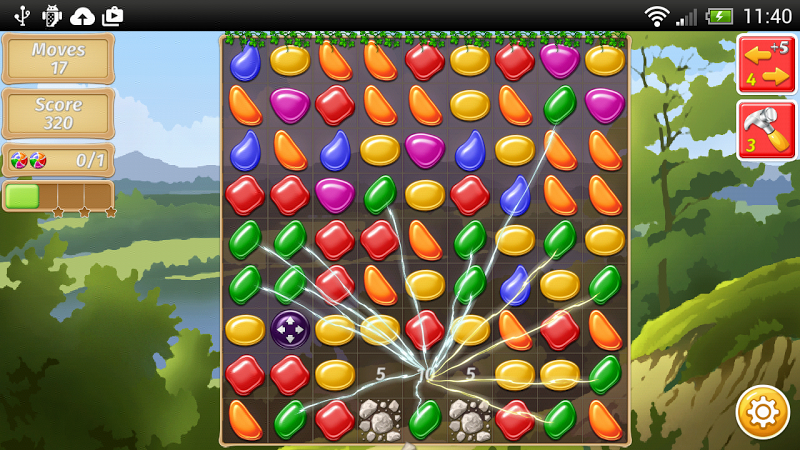Open the gear settings menu

(762, 411)
